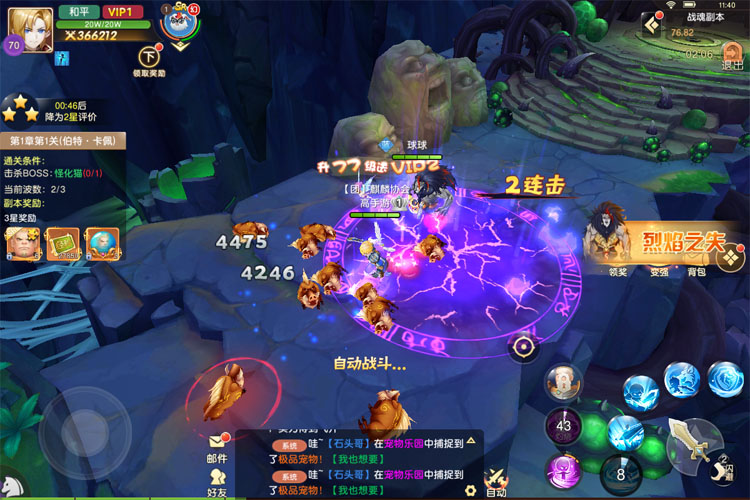Viewport: 750px width, 500px height.
Task: Open the chat settings gear
Action: 470,489
